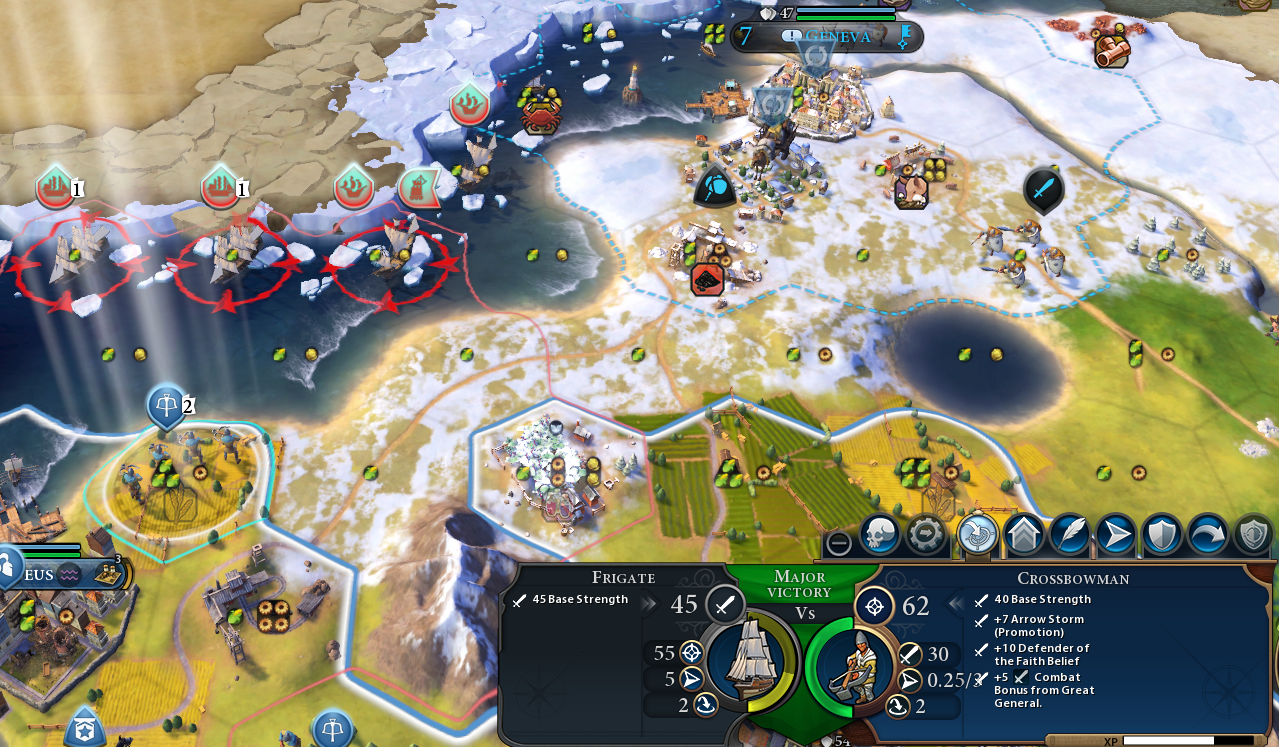This screenshot has width=1279, height=747.
Task: Click the feather quill unit action
Action: pos(1070,535)
